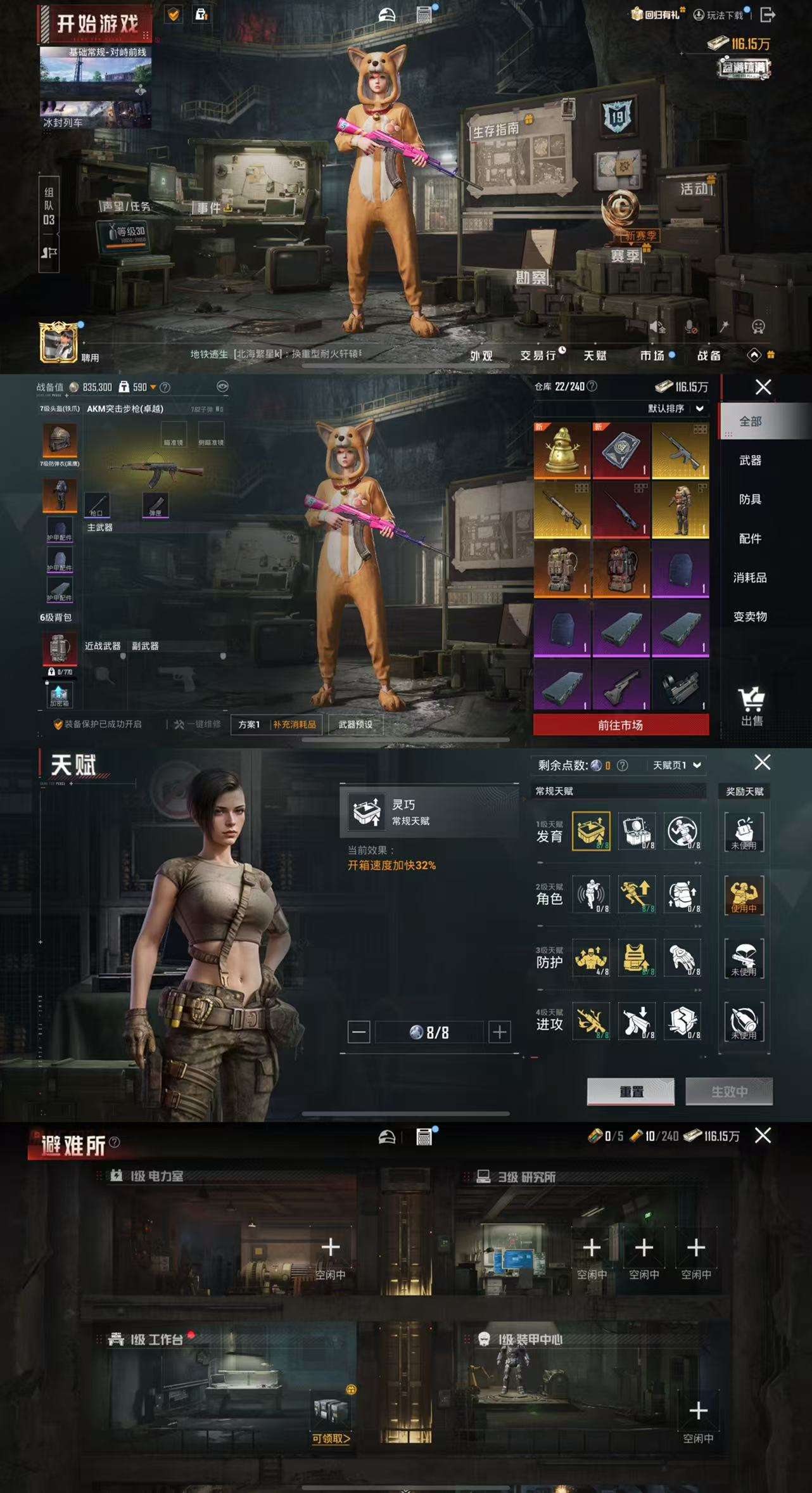Open the 交易行 trading house

pos(538,356)
